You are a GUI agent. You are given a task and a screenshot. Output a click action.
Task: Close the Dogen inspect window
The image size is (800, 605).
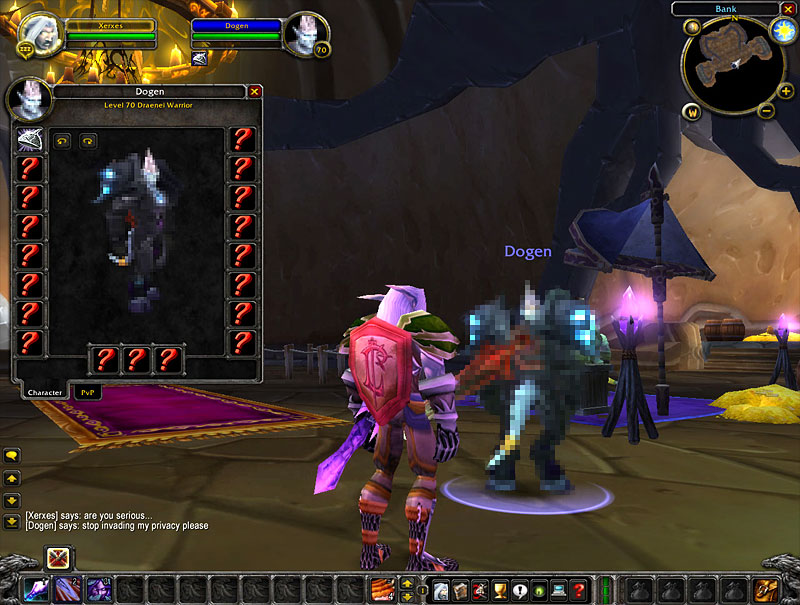tap(255, 91)
